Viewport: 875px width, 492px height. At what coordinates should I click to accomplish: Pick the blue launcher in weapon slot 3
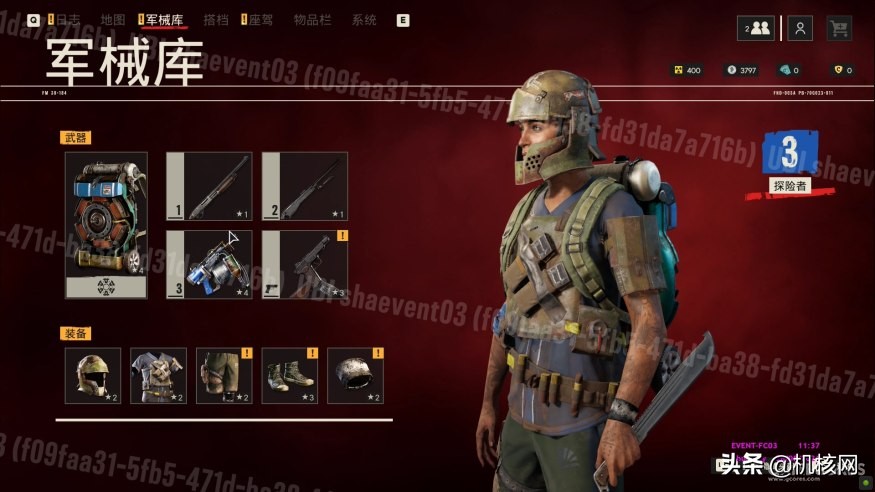pyautogui.click(x=208, y=264)
